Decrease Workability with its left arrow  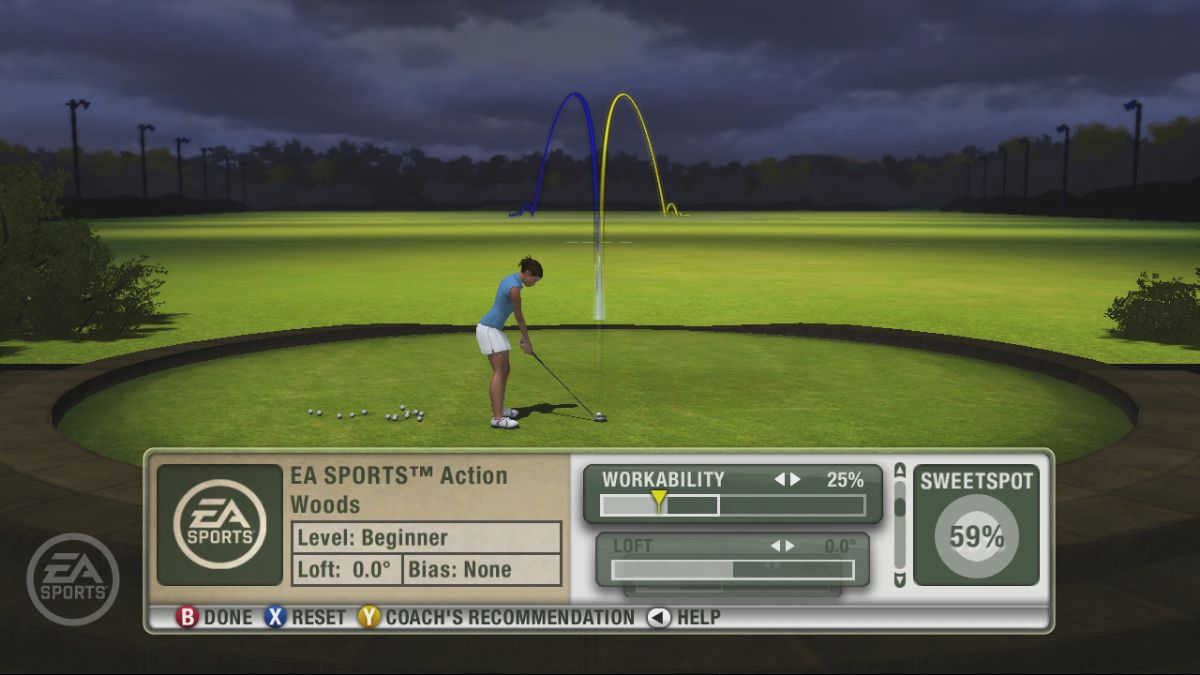pyautogui.click(x=780, y=480)
